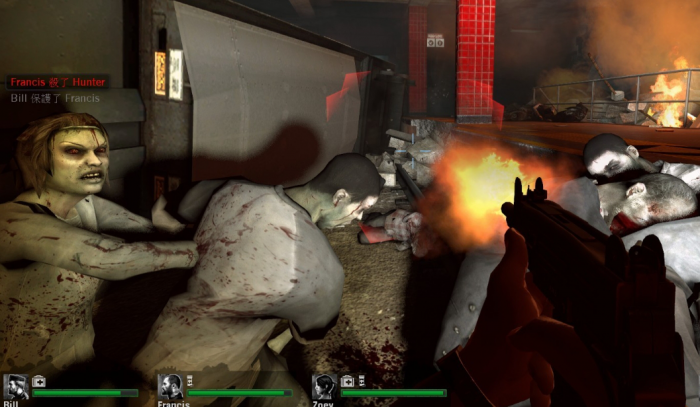The image size is (700, 407).
Task: Choose Zoey's survivor portrait
Action: [x=324, y=387]
